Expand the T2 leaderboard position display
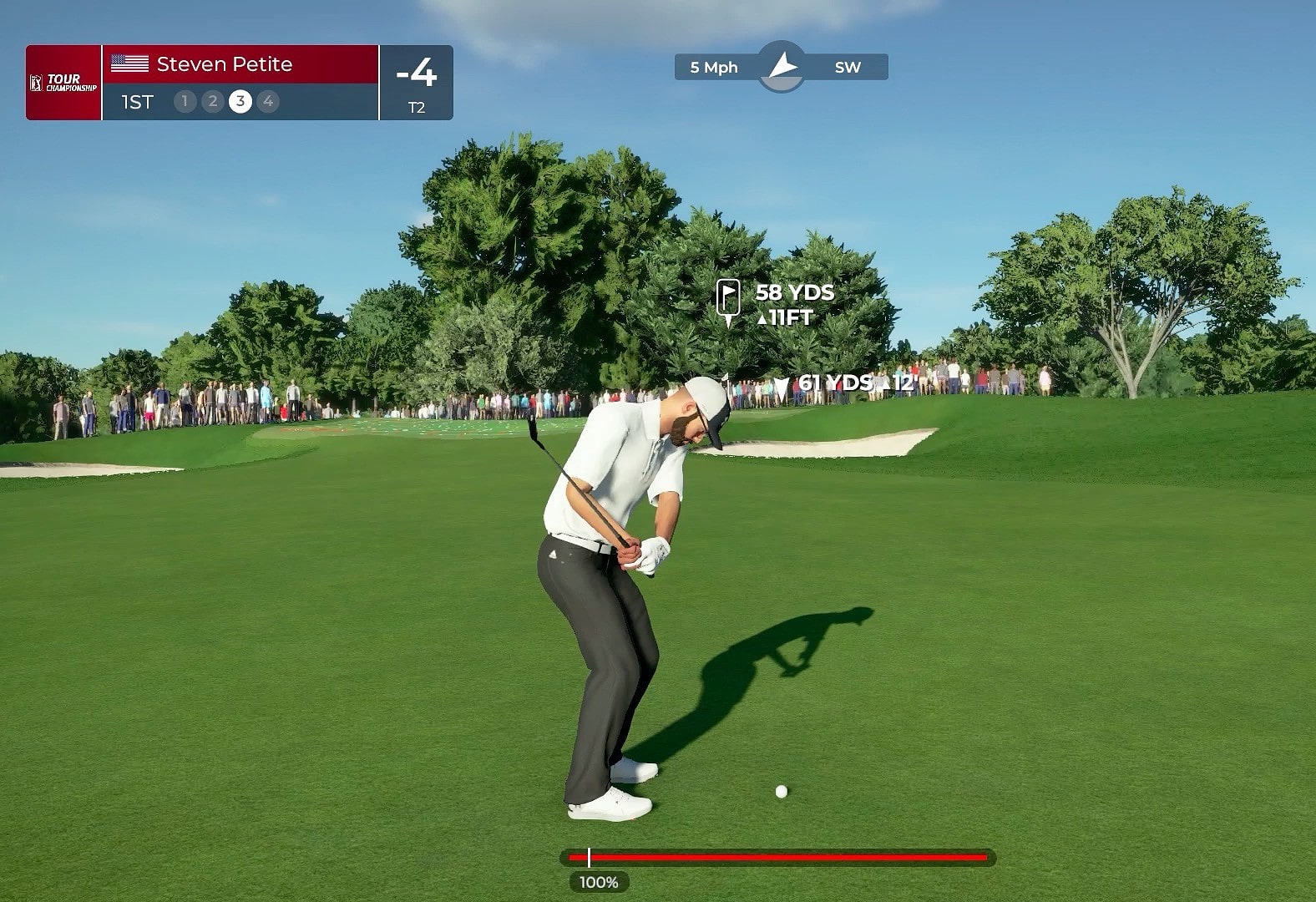Screen dimensions: 1316x902 click(418, 106)
